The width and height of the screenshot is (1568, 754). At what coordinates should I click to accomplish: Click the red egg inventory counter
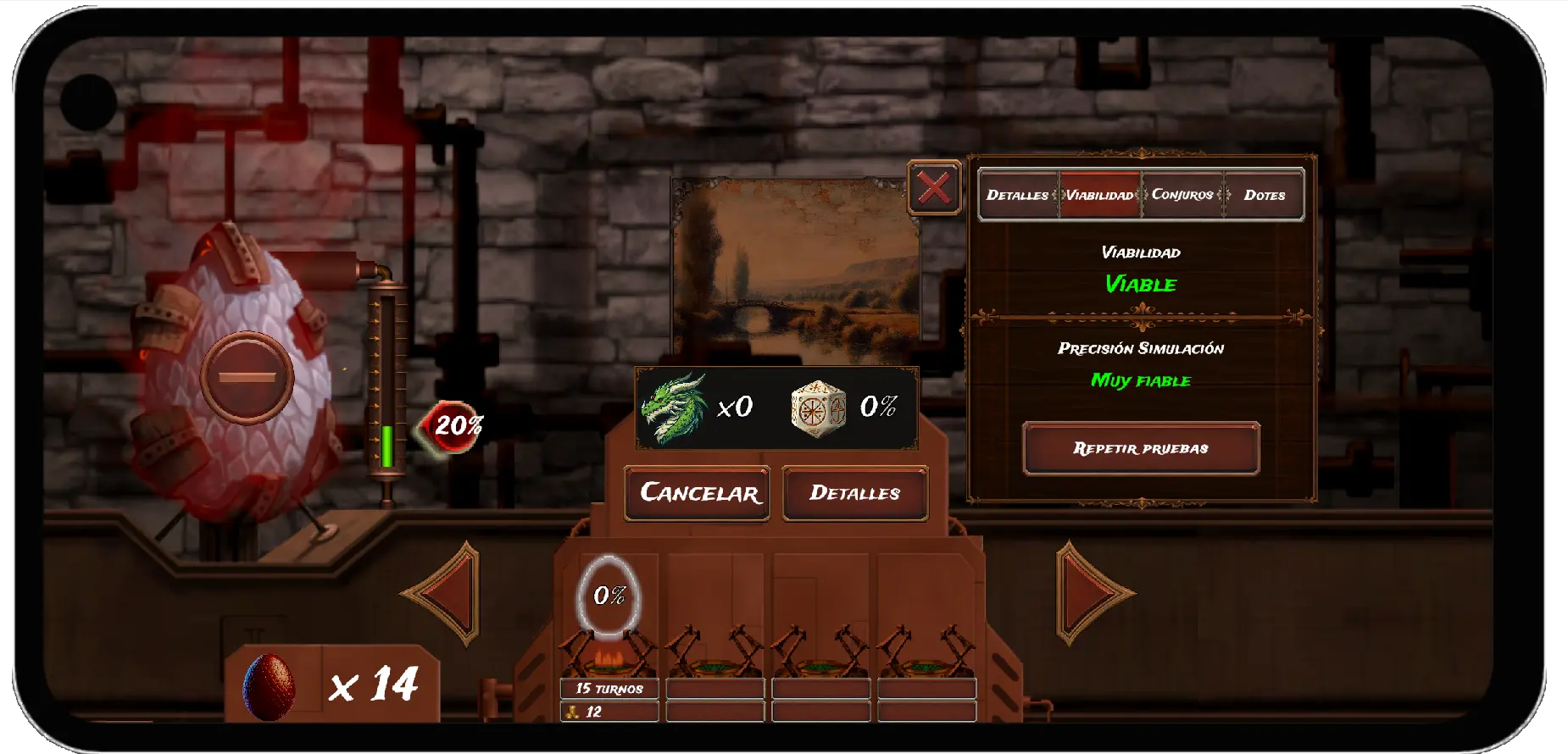[x=332, y=685]
